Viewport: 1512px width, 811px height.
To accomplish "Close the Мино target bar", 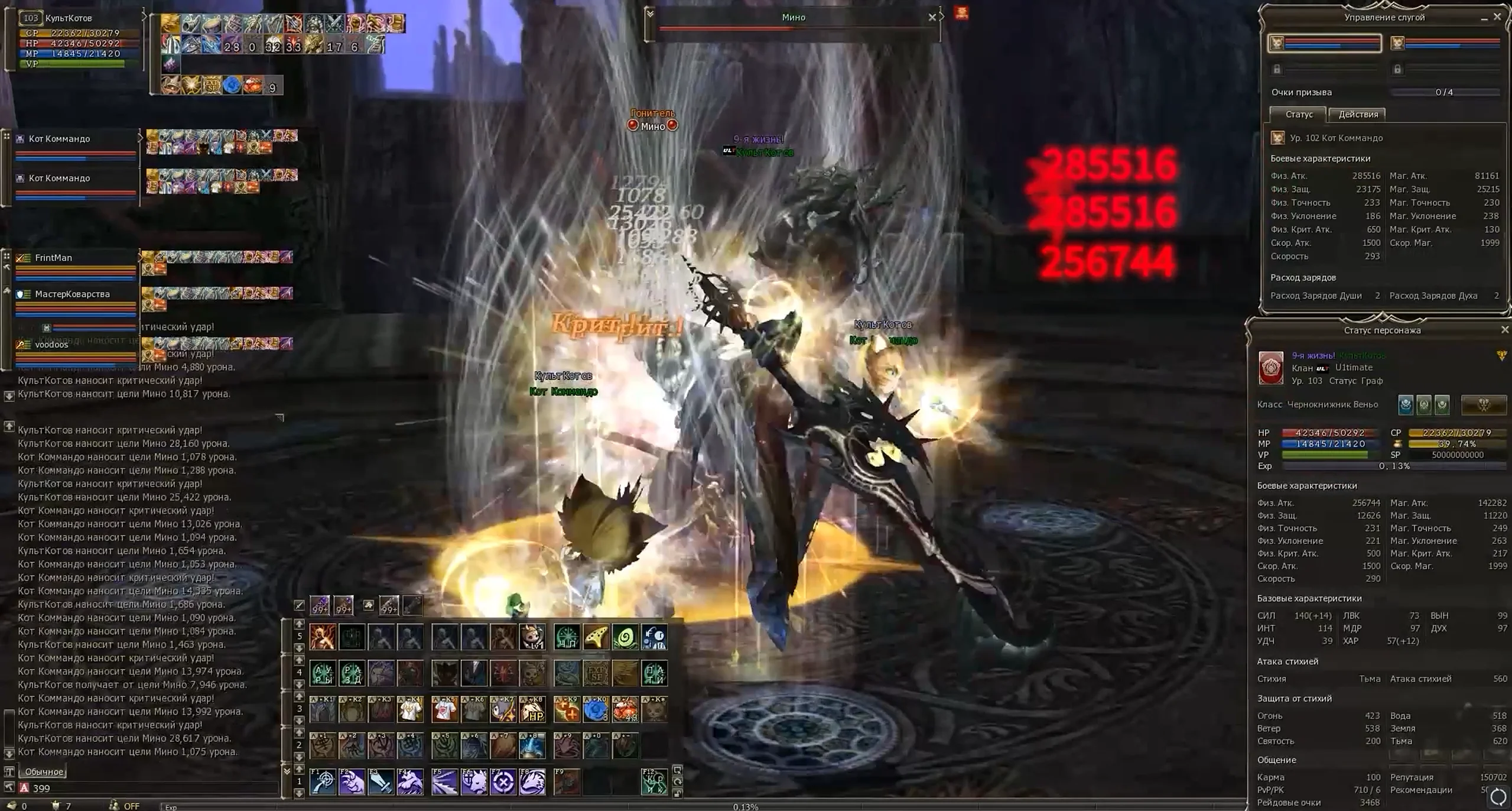I will click(x=932, y=17).
